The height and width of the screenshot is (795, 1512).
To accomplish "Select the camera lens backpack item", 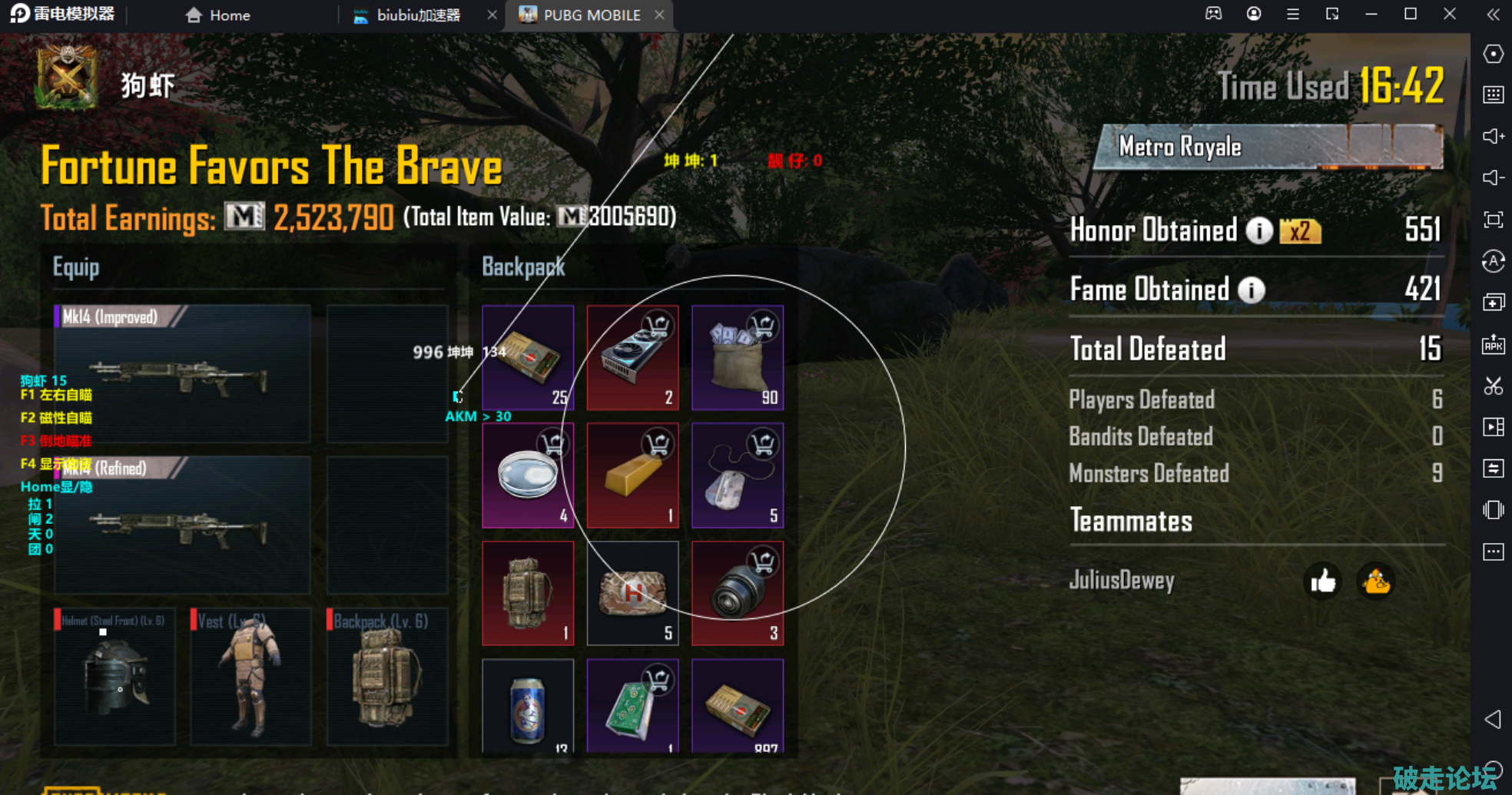I will click(737, 593).
